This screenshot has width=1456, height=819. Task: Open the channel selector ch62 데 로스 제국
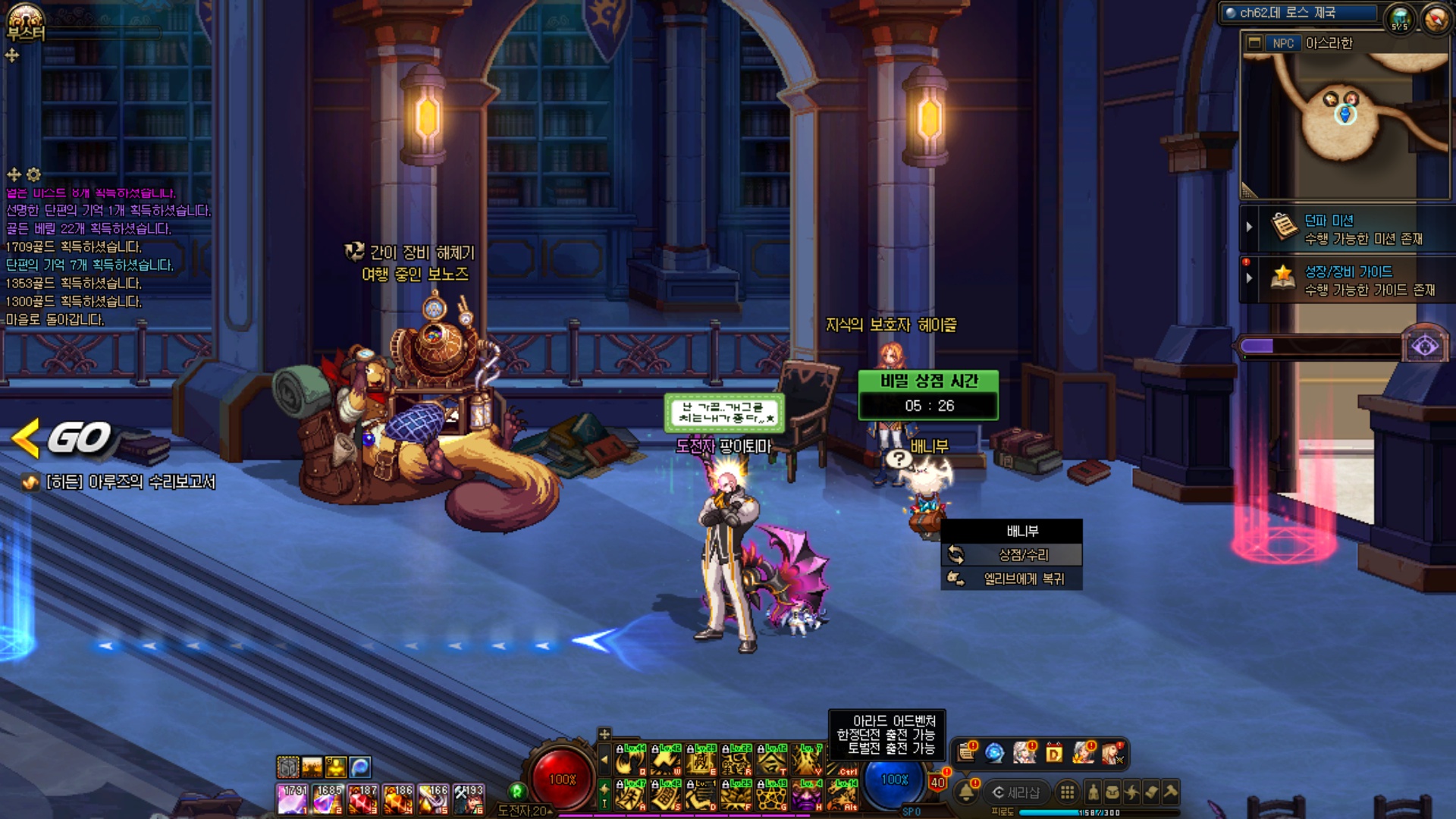pyautogui.click(x=1300, y=13)
